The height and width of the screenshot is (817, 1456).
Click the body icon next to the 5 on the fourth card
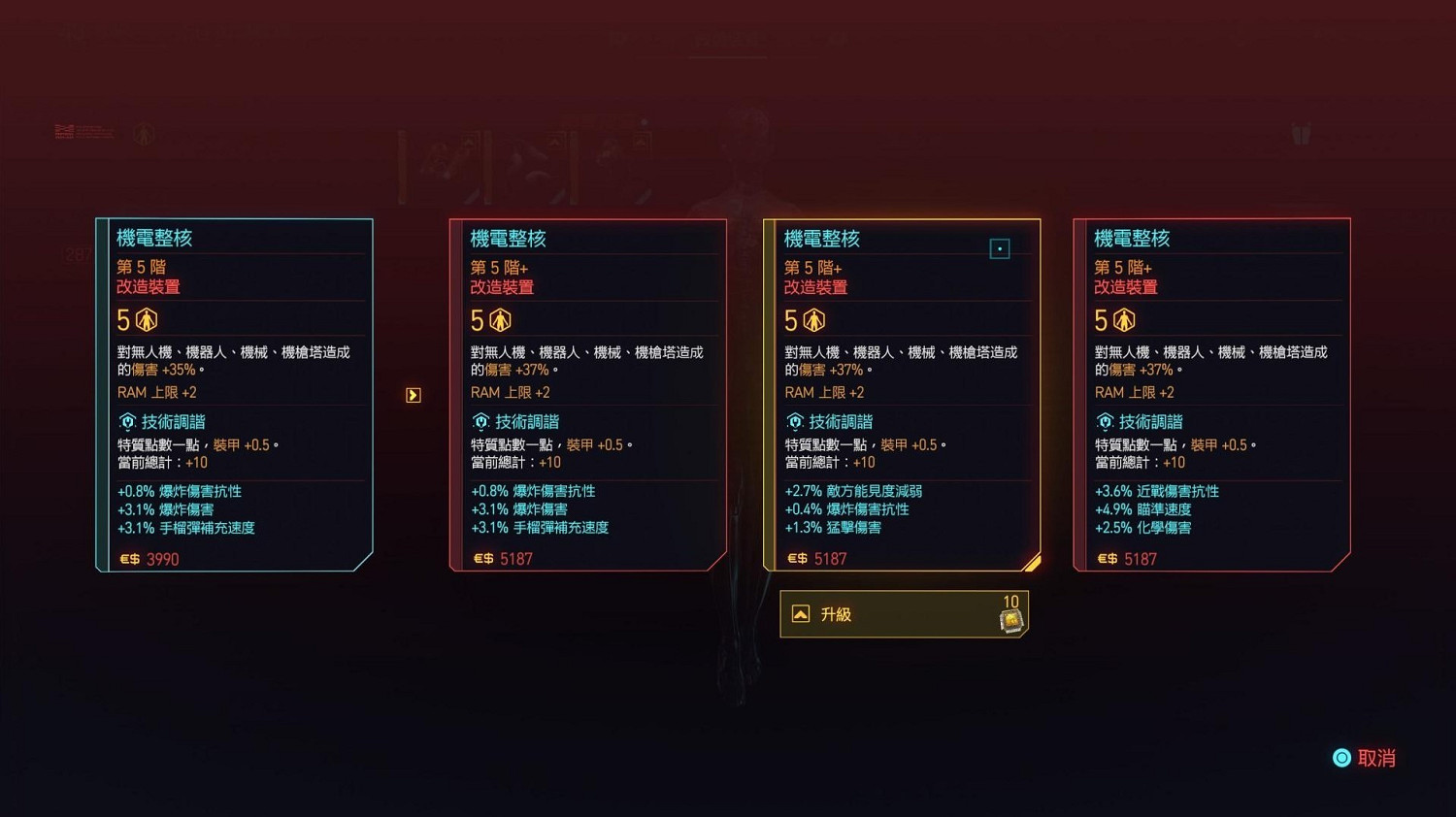[x=1124, y=319]
